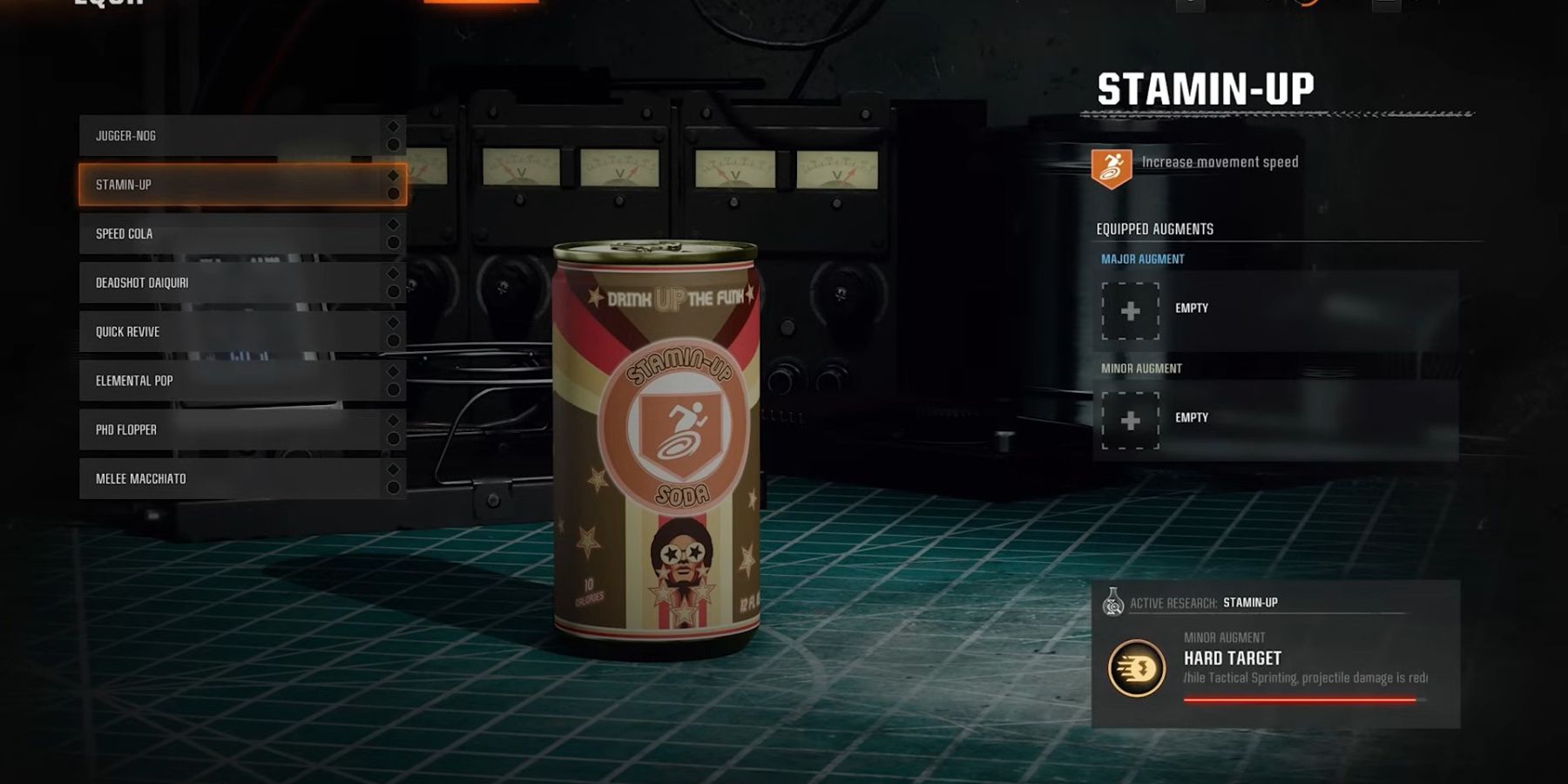This screenshot has width=1568, height=784.
Task: Add a Major Augment to the empty slot
Action: (1130, 310)
